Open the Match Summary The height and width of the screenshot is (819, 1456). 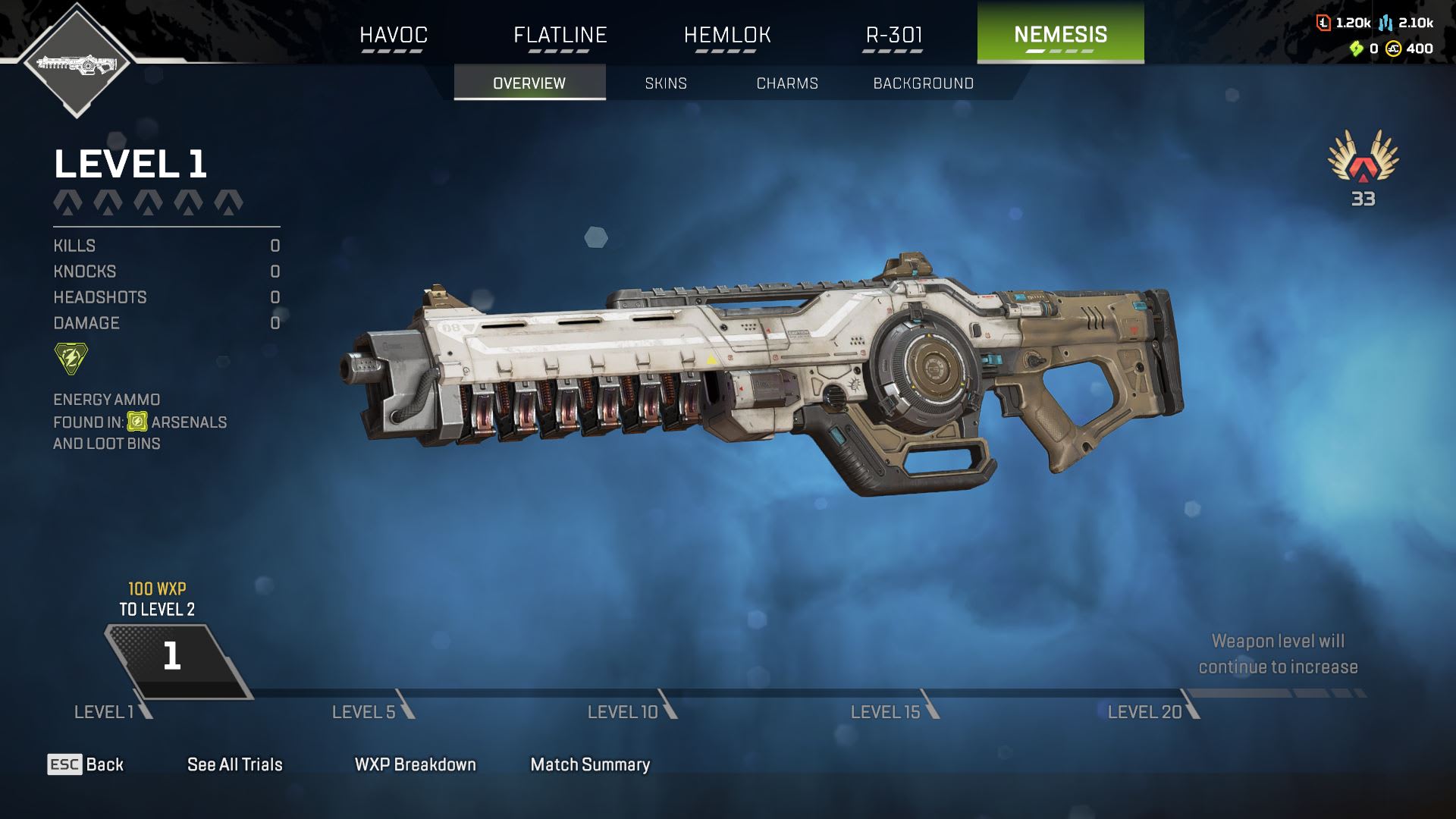click(x=590, y=764)
